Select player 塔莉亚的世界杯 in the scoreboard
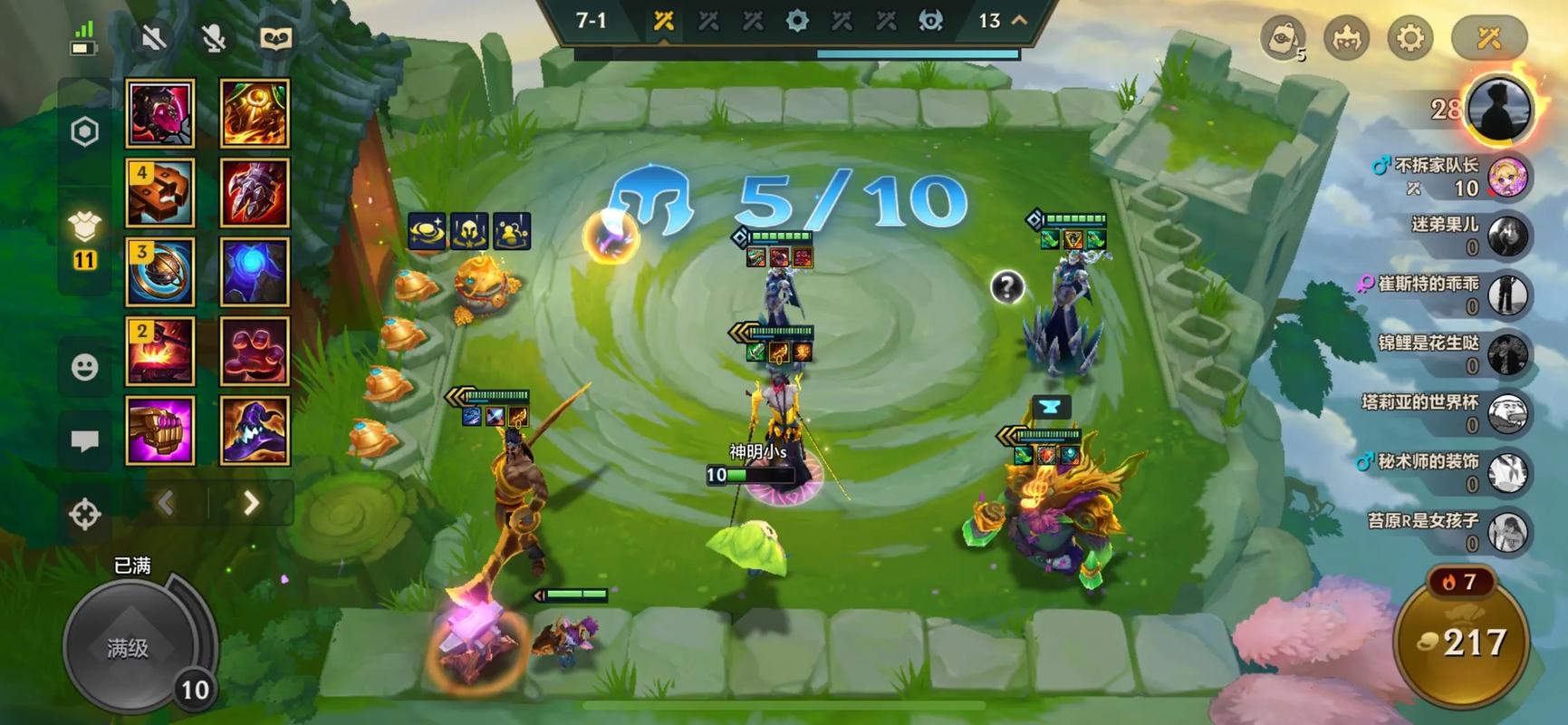 (x=1449, y=413)
